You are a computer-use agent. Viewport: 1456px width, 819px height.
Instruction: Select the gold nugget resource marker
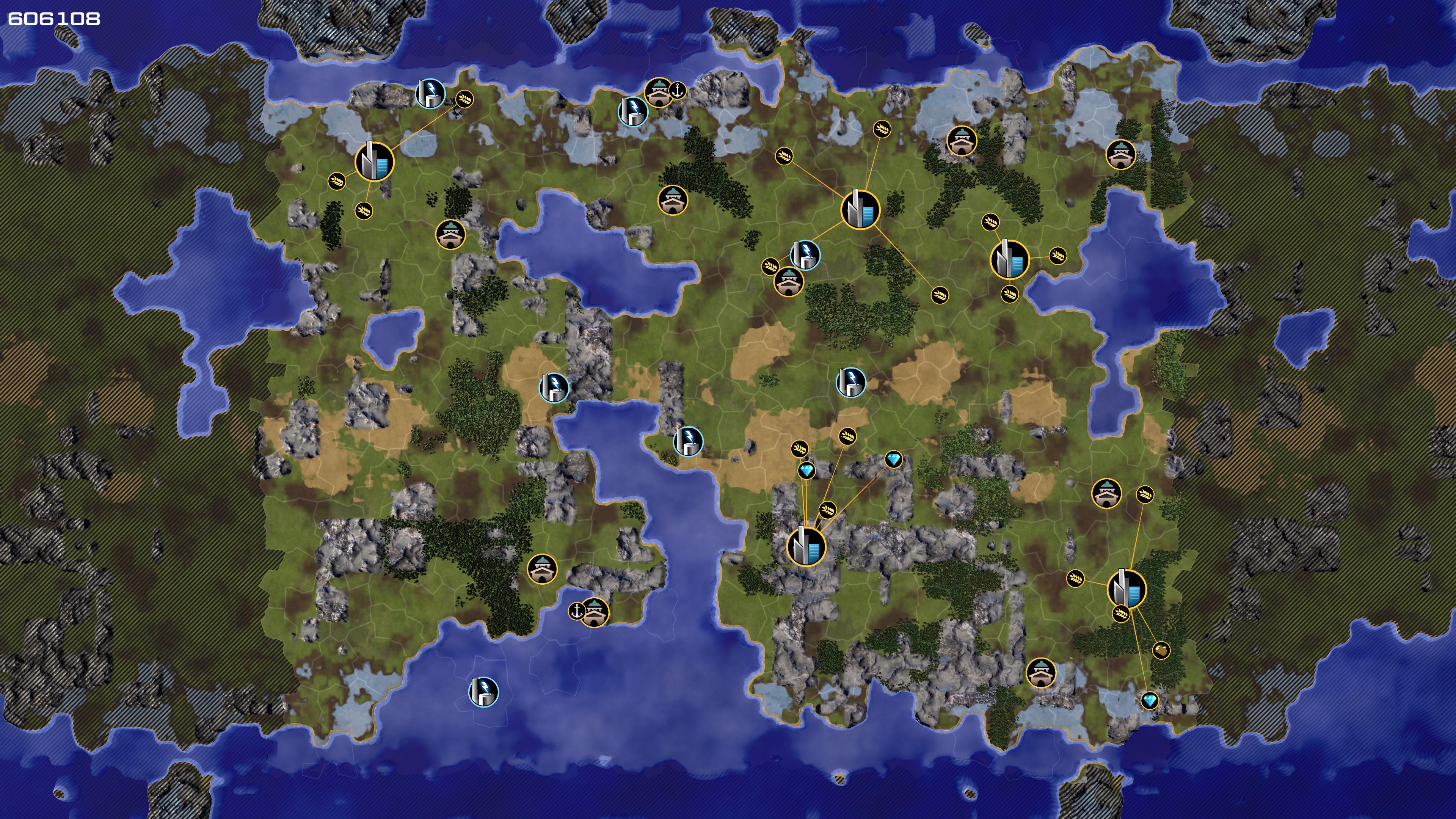pyautogui.click(x=1161, y=650)
